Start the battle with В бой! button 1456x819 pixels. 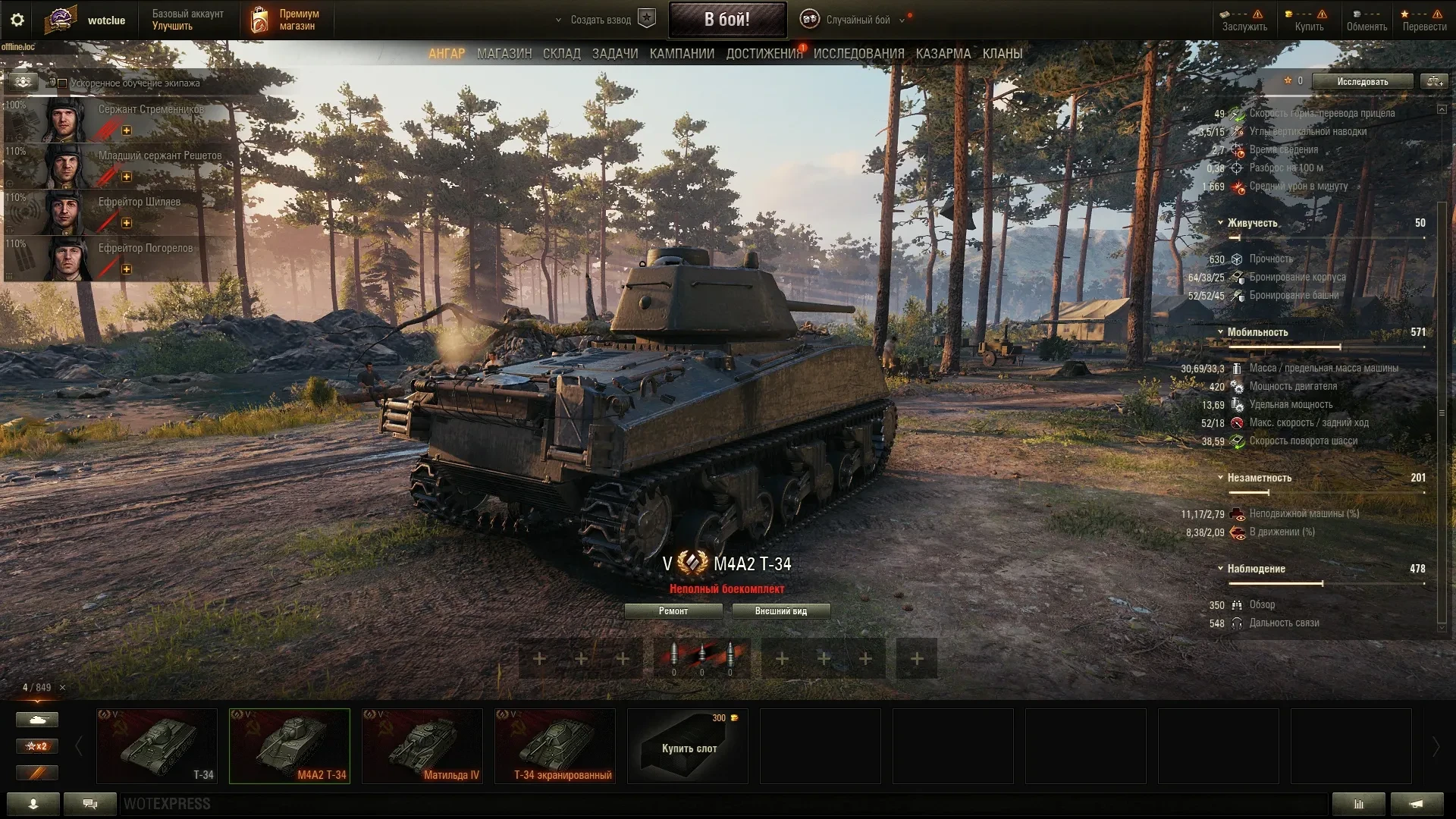pos(726,20)
